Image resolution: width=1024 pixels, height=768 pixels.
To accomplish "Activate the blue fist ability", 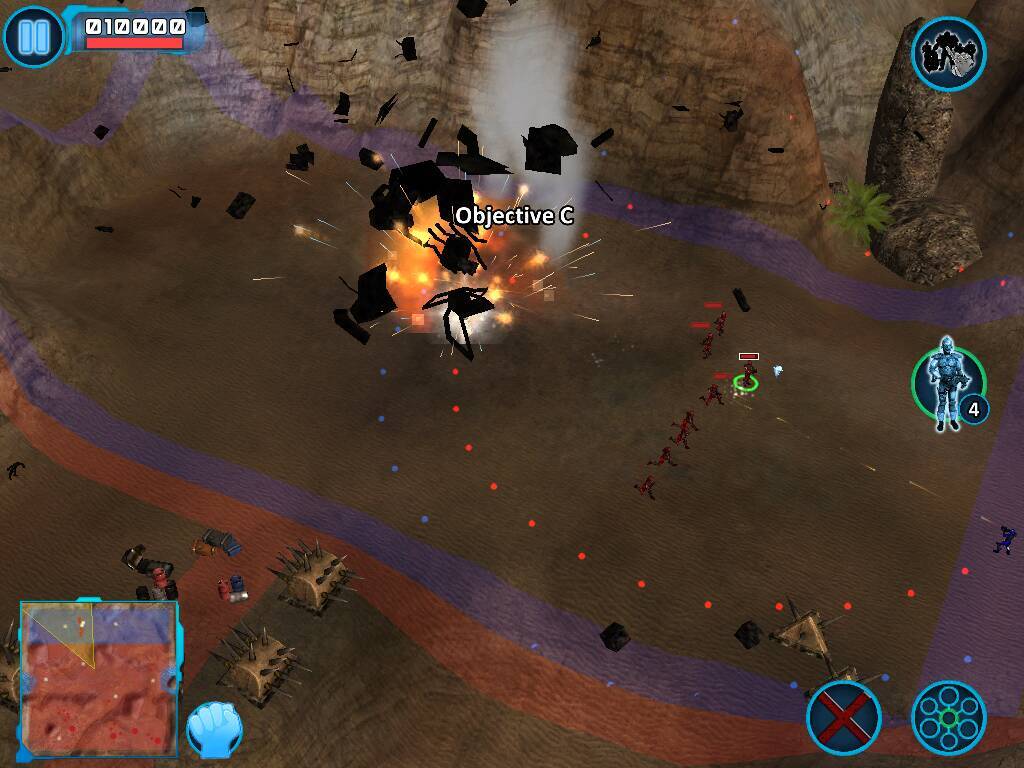I will tap(214, 729).
